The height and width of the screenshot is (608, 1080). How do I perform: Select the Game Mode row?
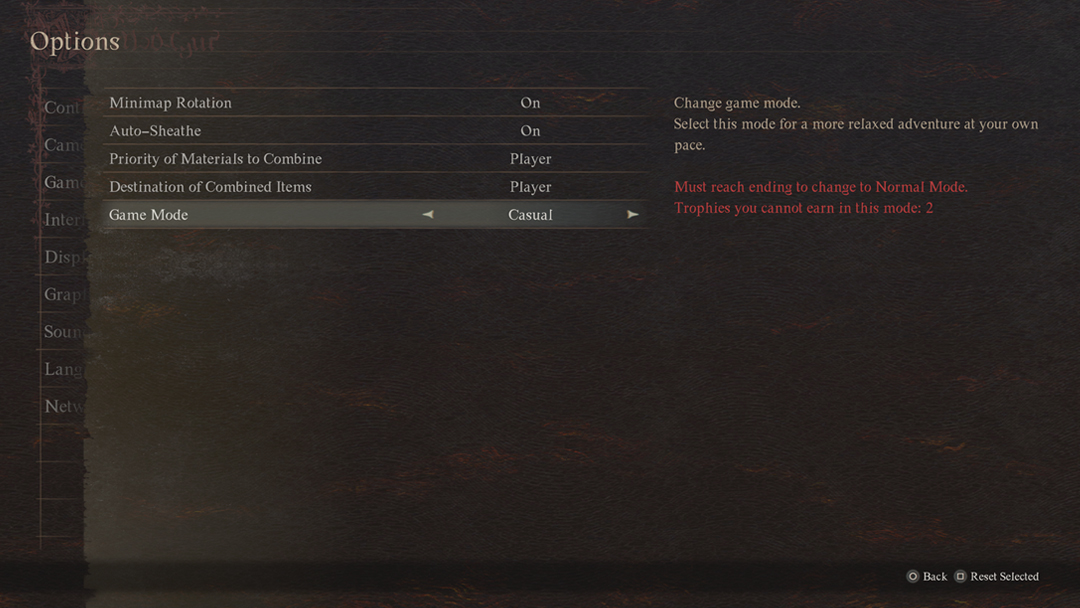[x=149, y=215]
